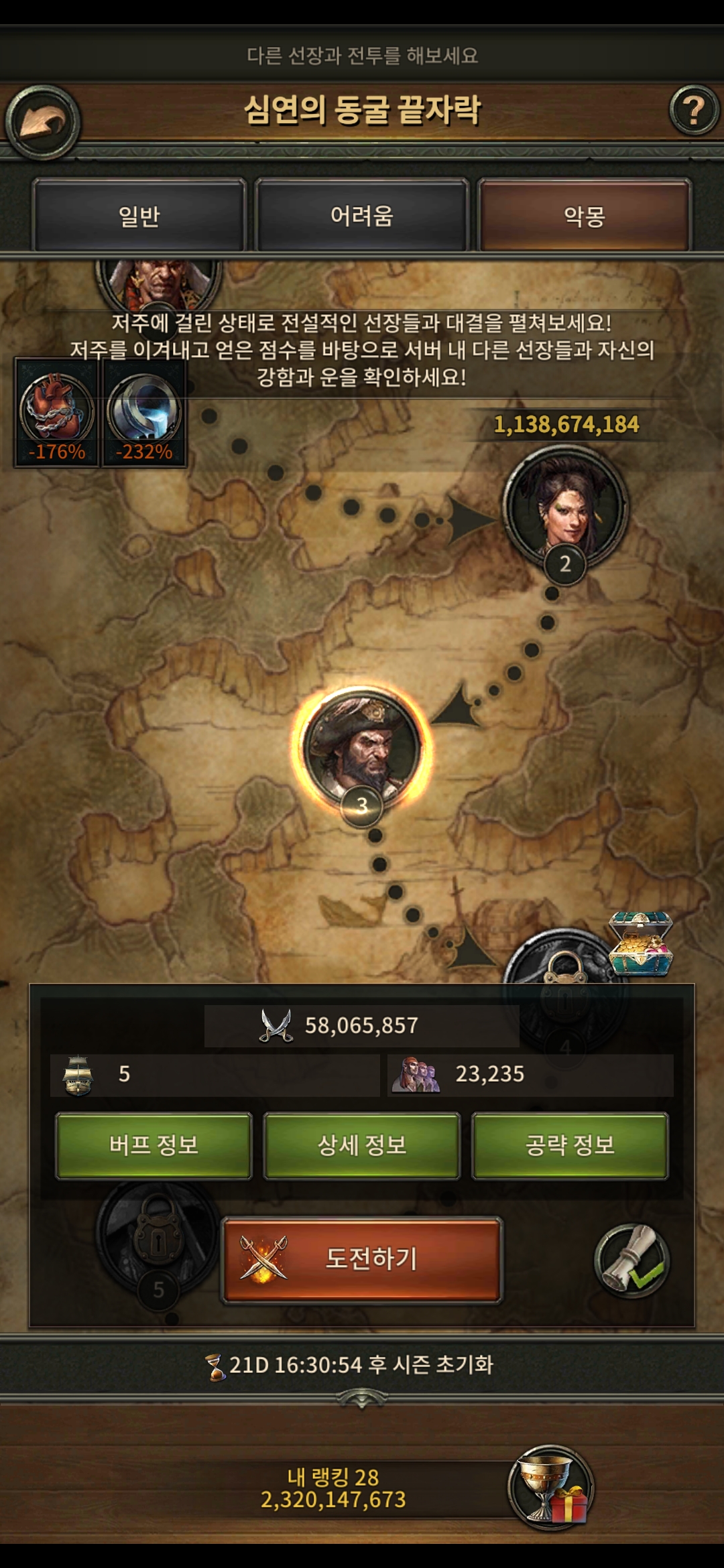Expand the bottom panel arrow handle

tap(362, 1400)
